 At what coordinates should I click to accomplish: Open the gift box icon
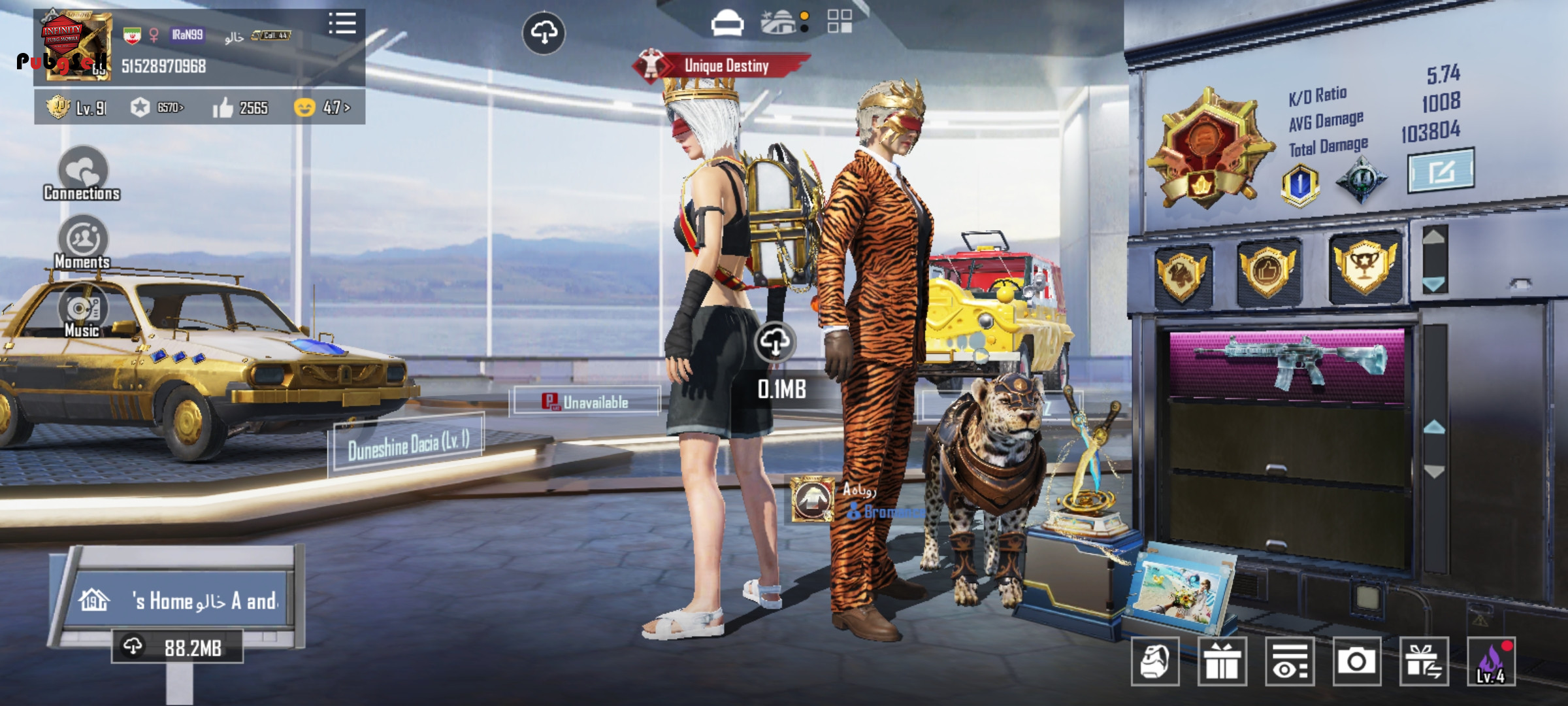point(1222,662)
